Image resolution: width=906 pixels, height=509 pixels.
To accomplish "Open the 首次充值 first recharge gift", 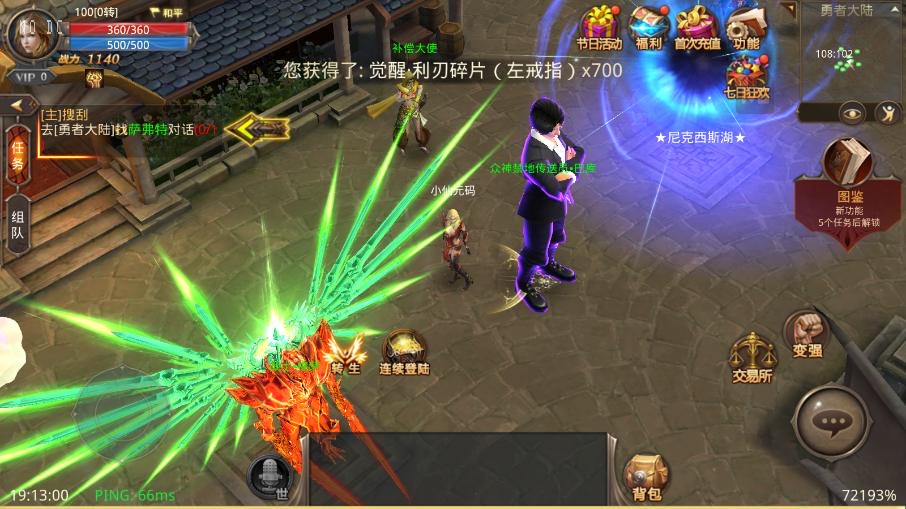I will pos(697,26).
